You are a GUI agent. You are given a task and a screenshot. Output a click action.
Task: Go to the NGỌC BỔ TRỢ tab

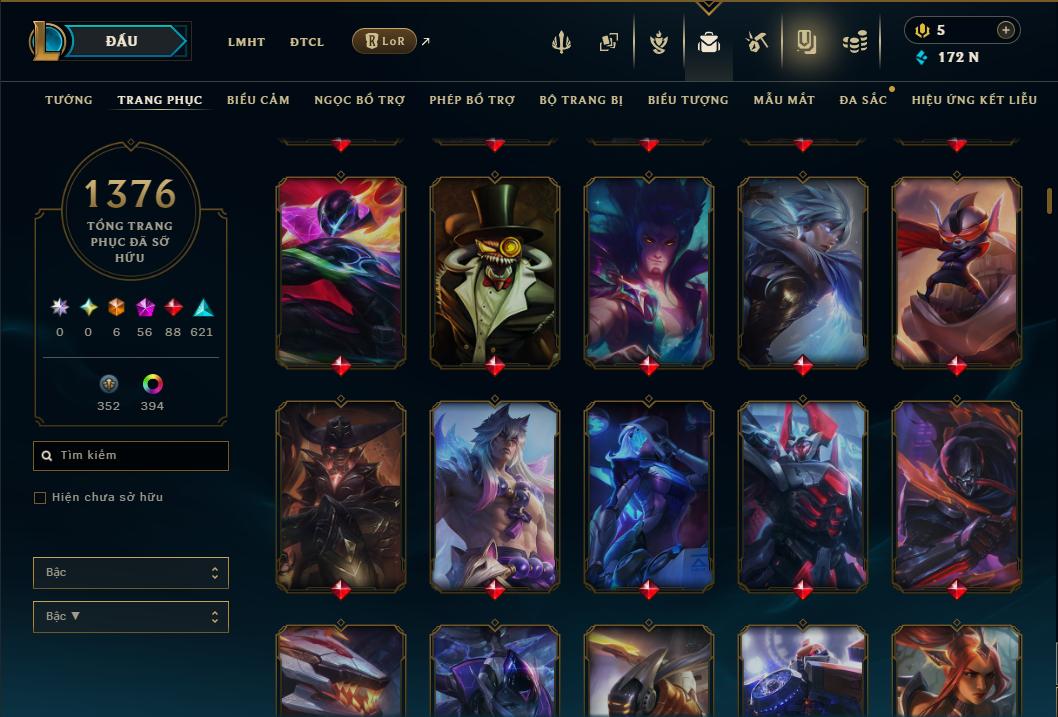[359, 100]
